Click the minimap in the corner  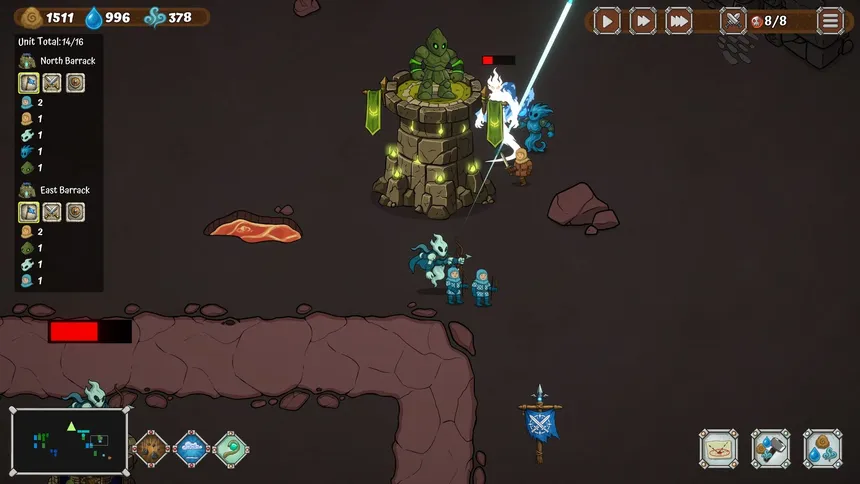69,441
